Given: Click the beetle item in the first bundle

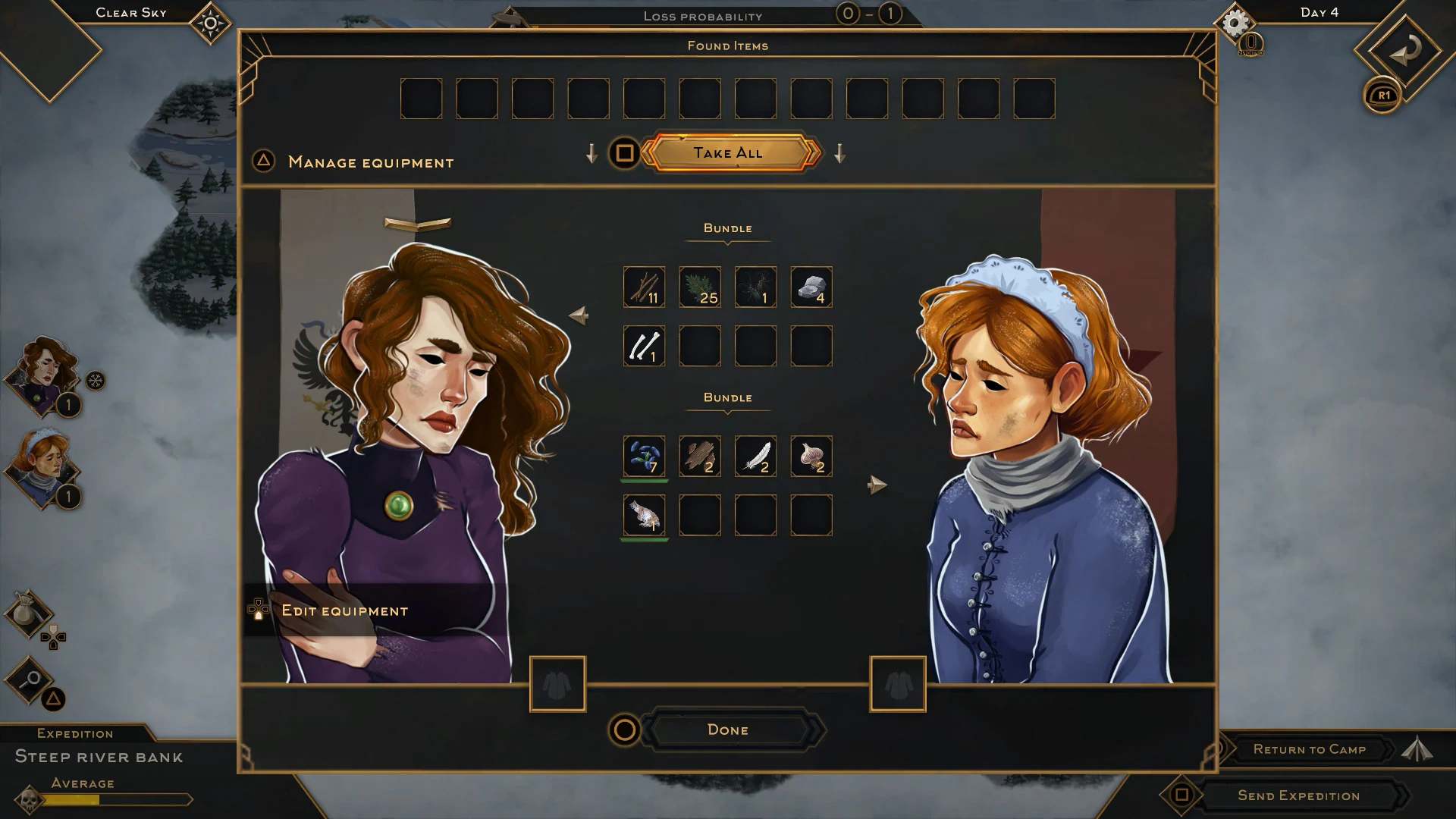Looking at the screenshot, I should 755,287.
